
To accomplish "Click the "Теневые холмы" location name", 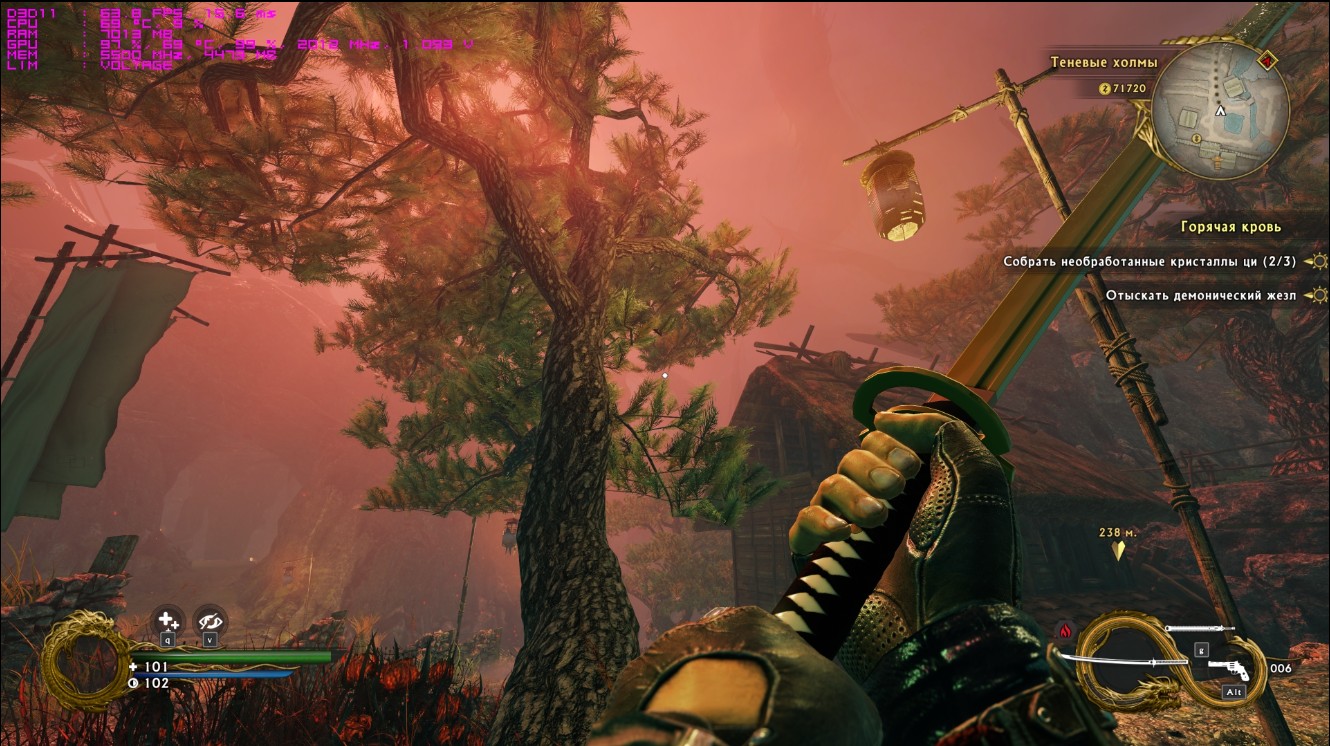I will click(x=1103, y=62).
